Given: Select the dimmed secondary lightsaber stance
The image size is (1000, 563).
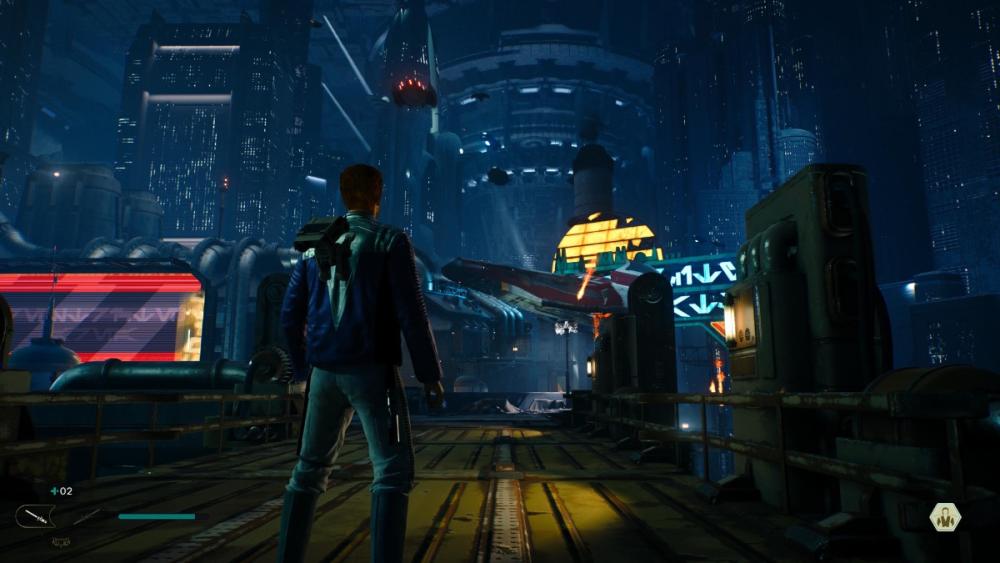Looking at the screenshot, I should pos(86,516).
